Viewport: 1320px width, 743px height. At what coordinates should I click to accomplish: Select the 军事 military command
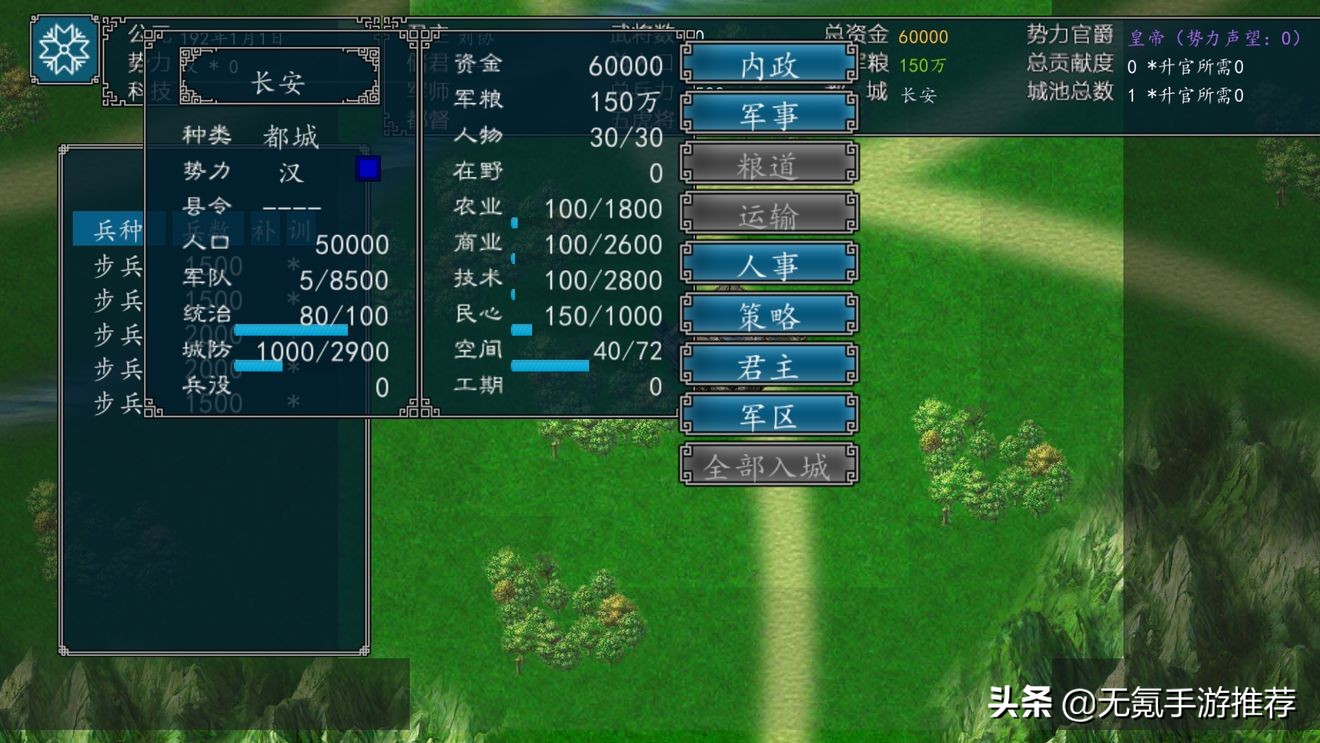point(768,115)
